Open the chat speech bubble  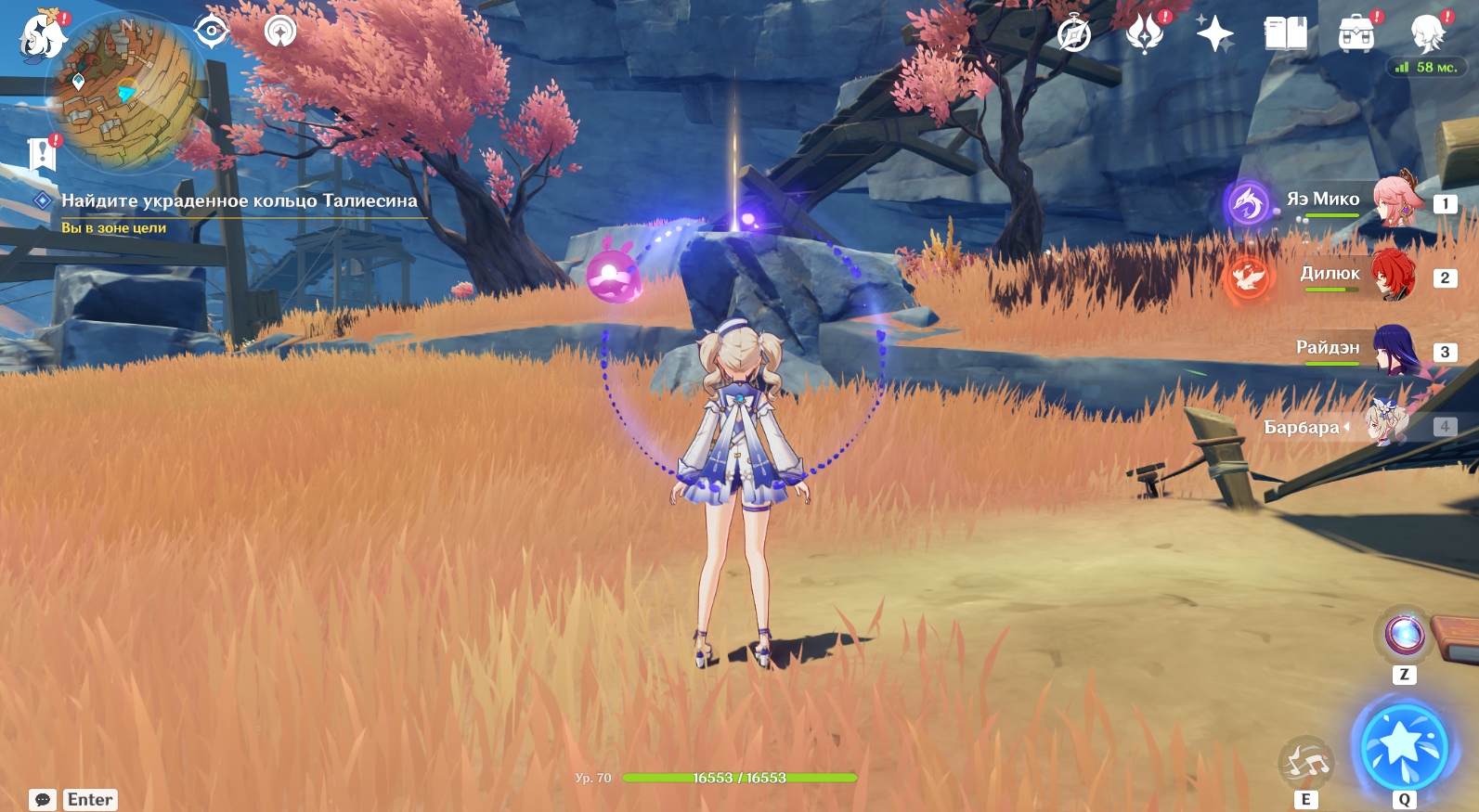[43, 799]
